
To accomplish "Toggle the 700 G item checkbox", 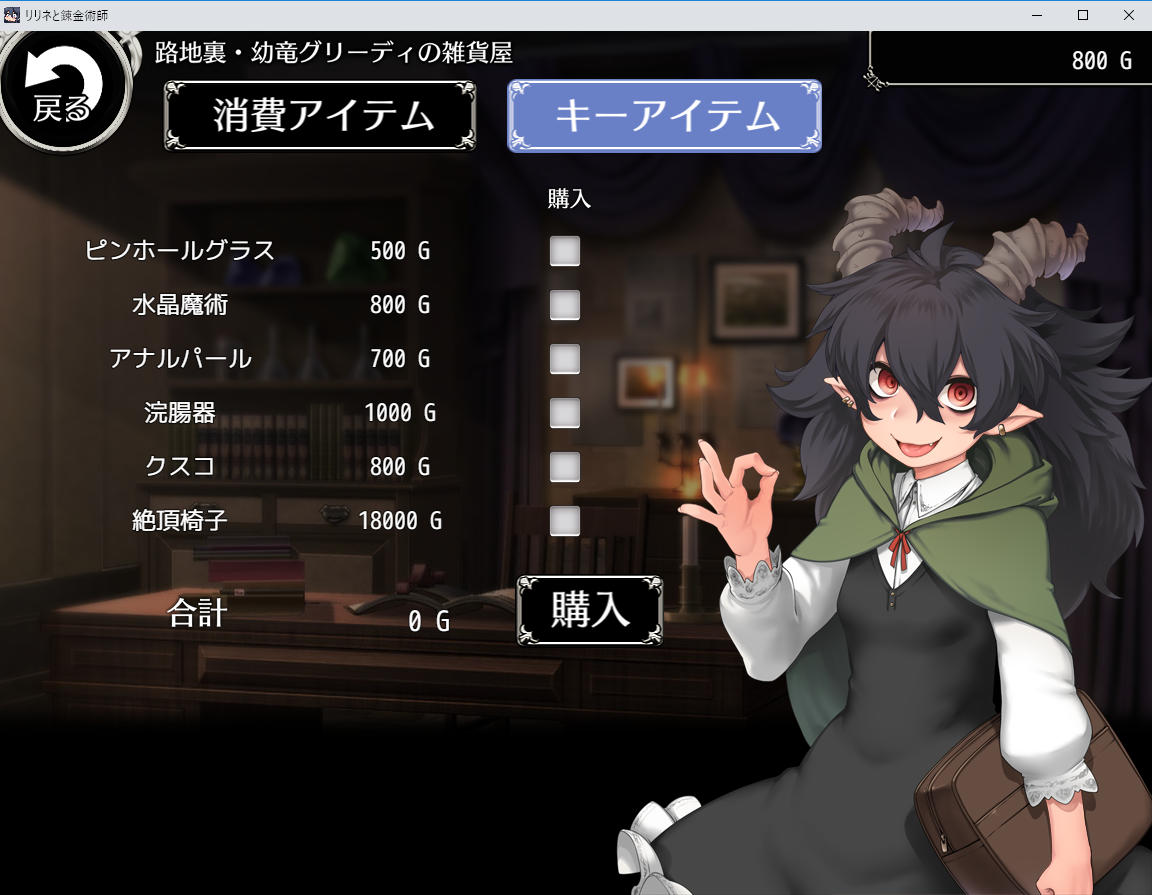I will pos(565,359).
